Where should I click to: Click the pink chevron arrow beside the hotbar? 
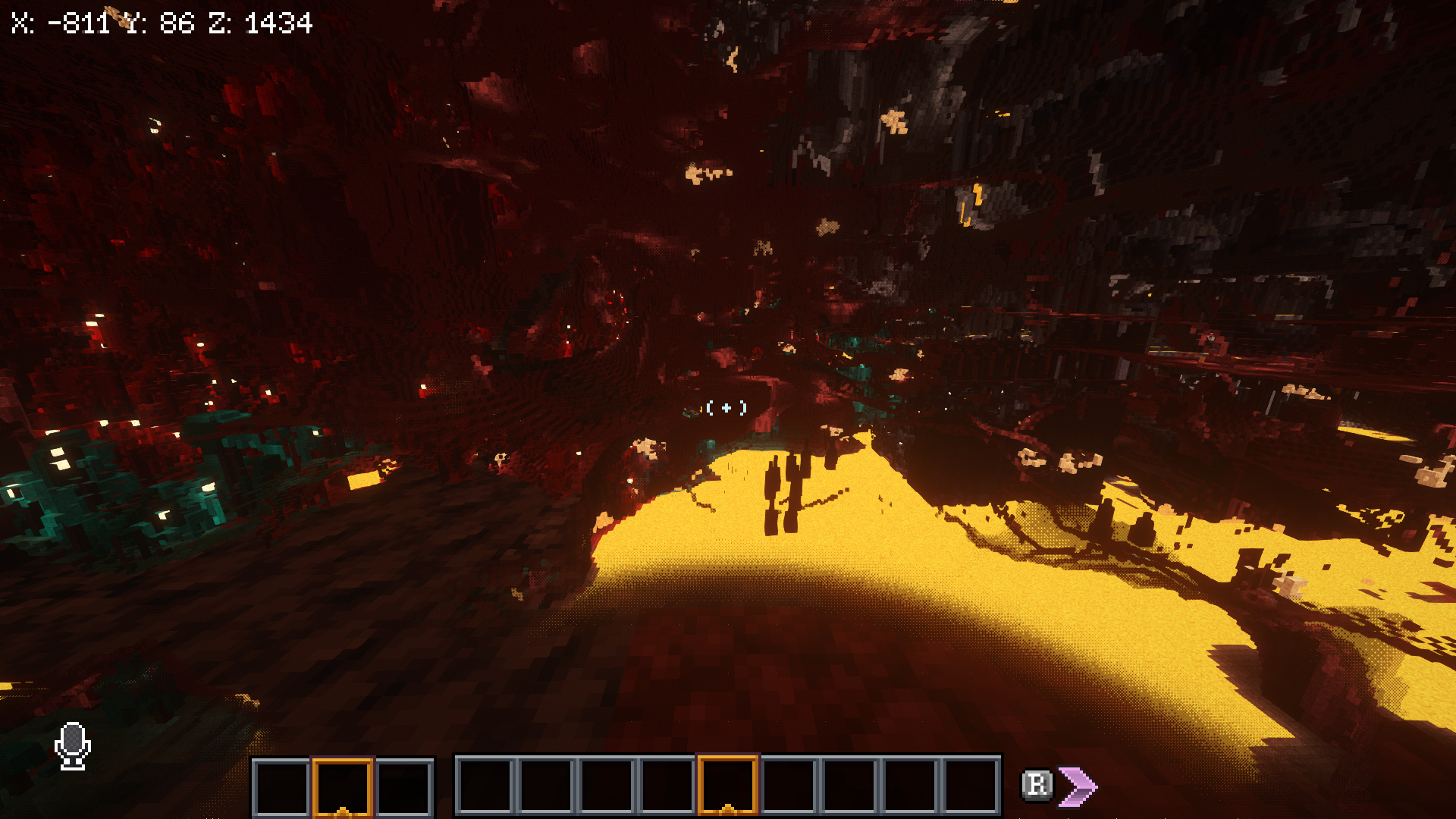coord(1078,786)
